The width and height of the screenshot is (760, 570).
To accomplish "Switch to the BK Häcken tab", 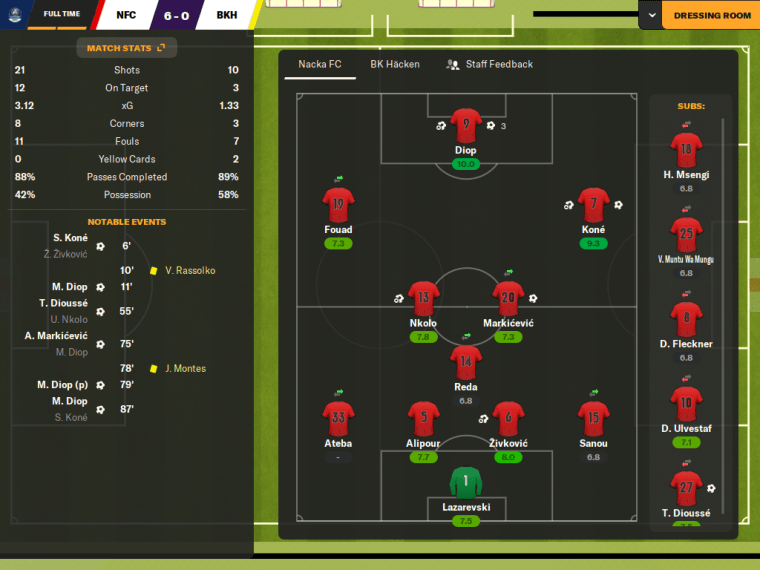I will pyautogui.click(x=395, y=64).
